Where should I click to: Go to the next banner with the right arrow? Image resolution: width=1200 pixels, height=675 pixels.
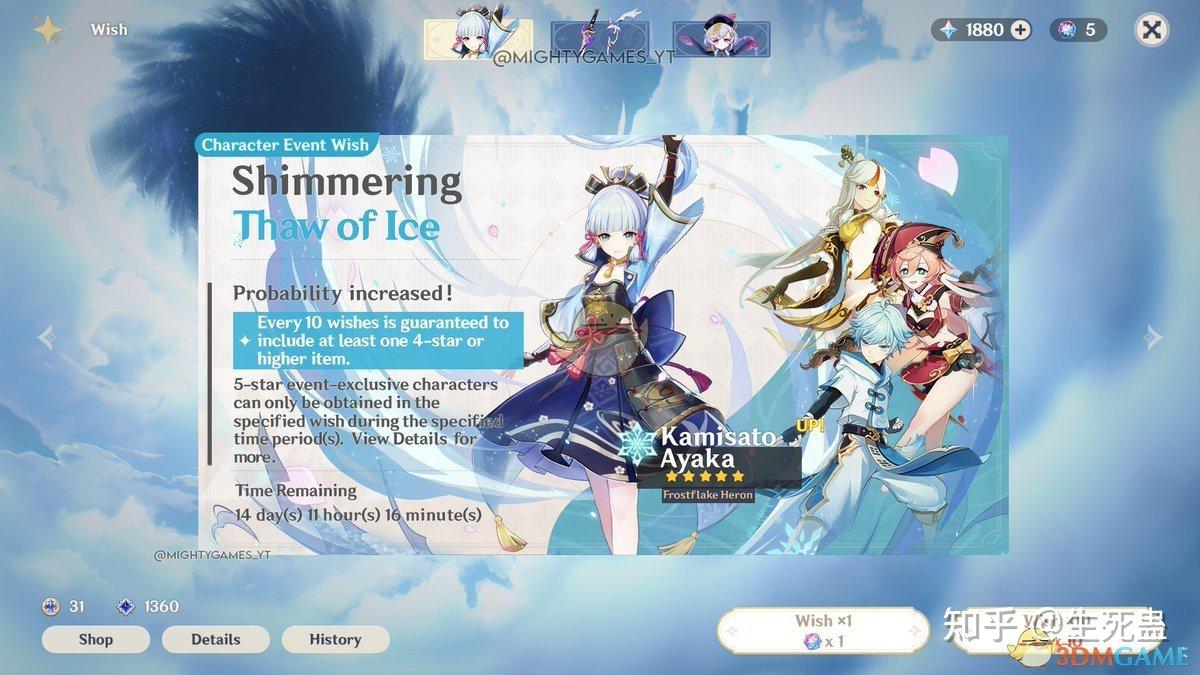pos(1153,337)
